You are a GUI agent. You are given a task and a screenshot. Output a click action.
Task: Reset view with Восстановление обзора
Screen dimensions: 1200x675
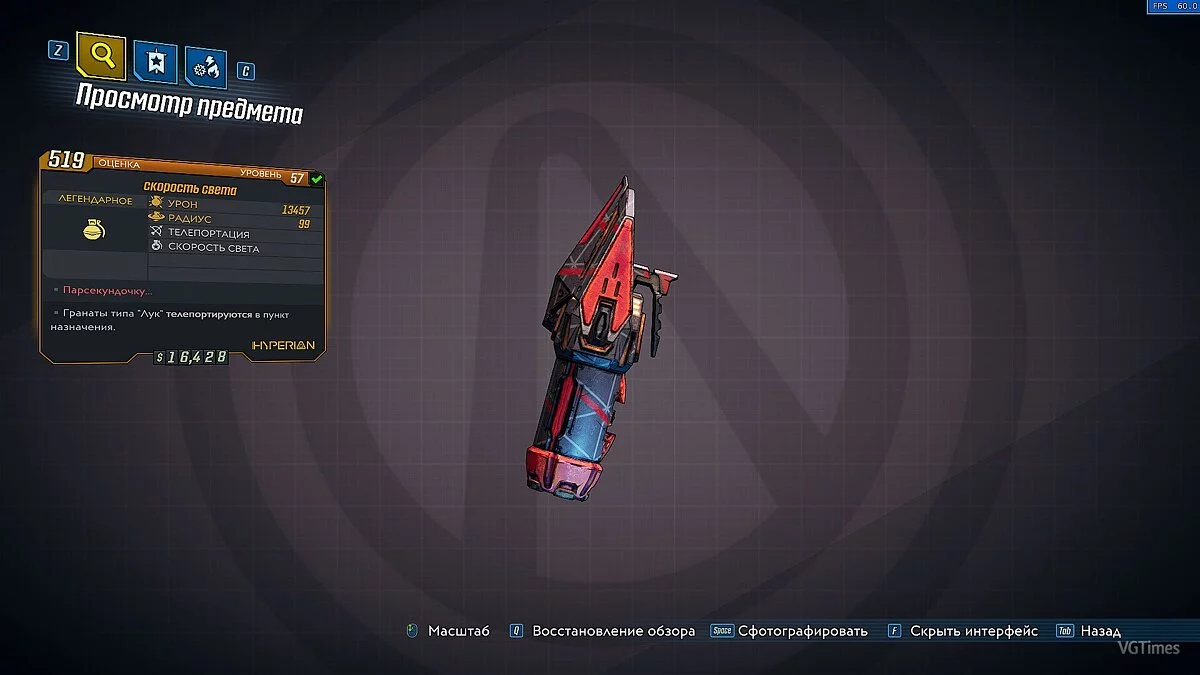[x=613, y=631]
